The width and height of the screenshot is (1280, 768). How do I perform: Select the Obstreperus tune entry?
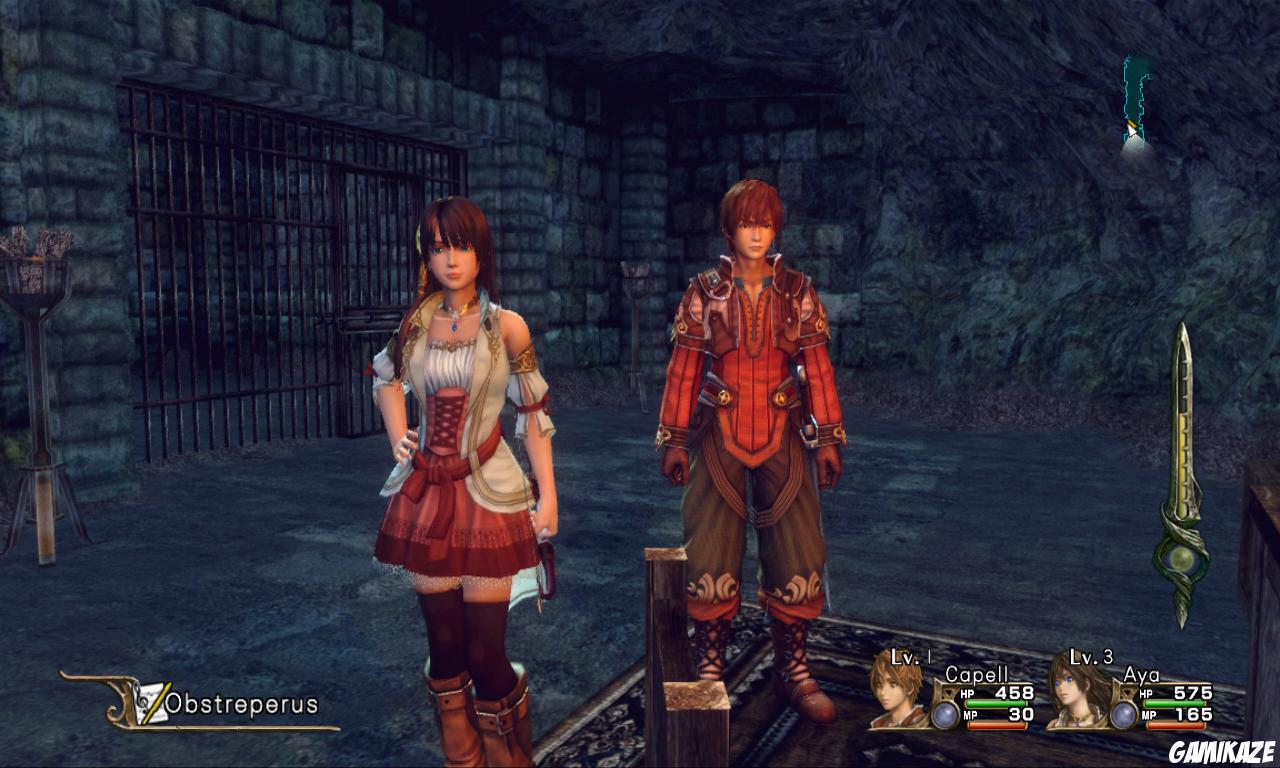tap(240, 704)
